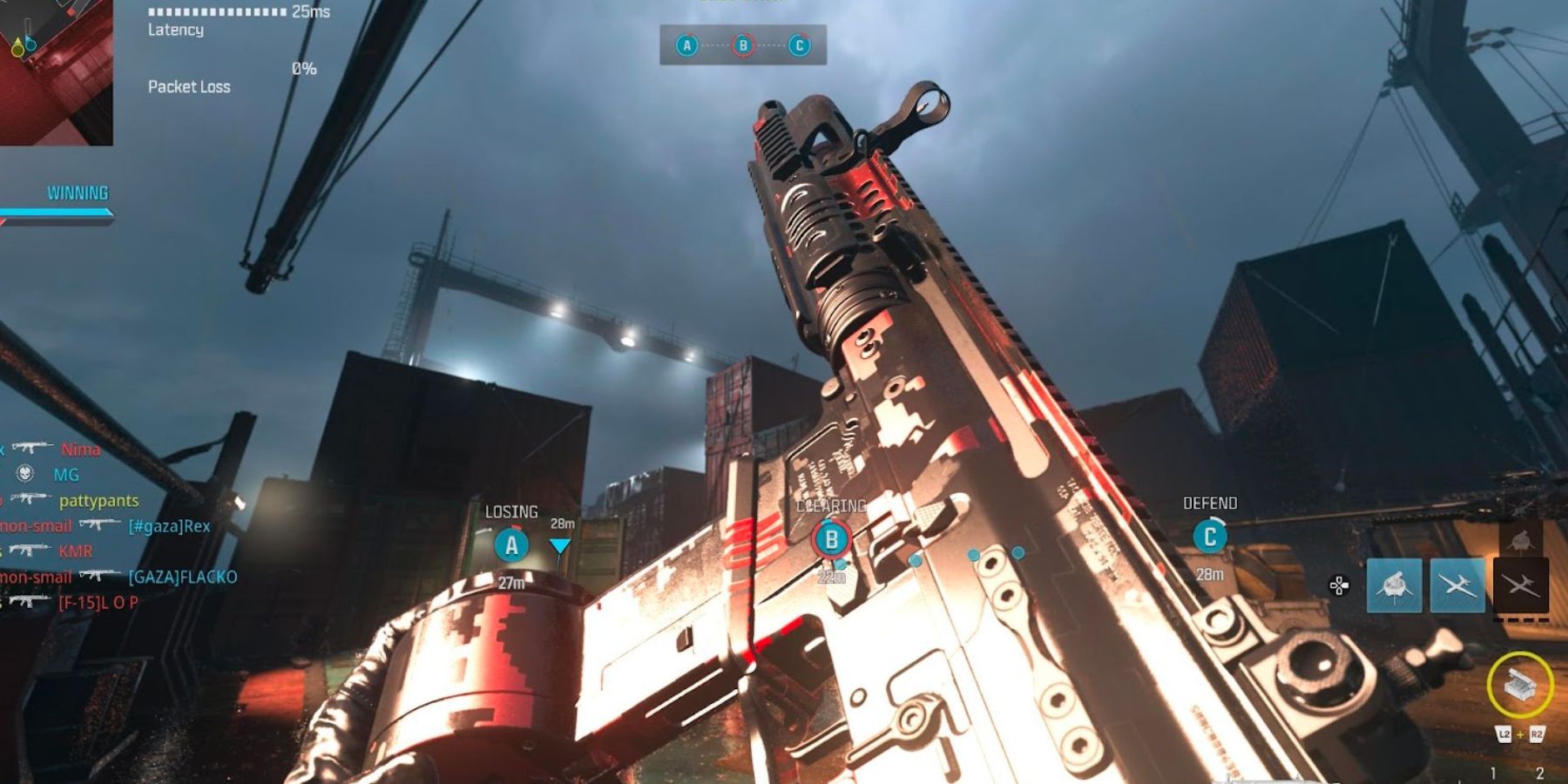Select flag A in the top objective bar
This screenshot has height=784, width=1568.
(x=686, y=45)
